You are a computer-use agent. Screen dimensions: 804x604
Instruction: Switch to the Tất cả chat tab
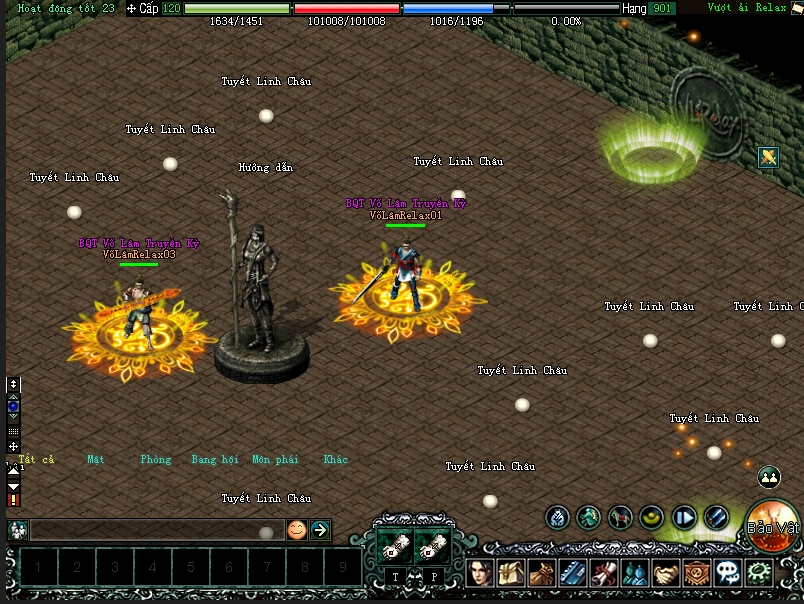tap(36, 460)
